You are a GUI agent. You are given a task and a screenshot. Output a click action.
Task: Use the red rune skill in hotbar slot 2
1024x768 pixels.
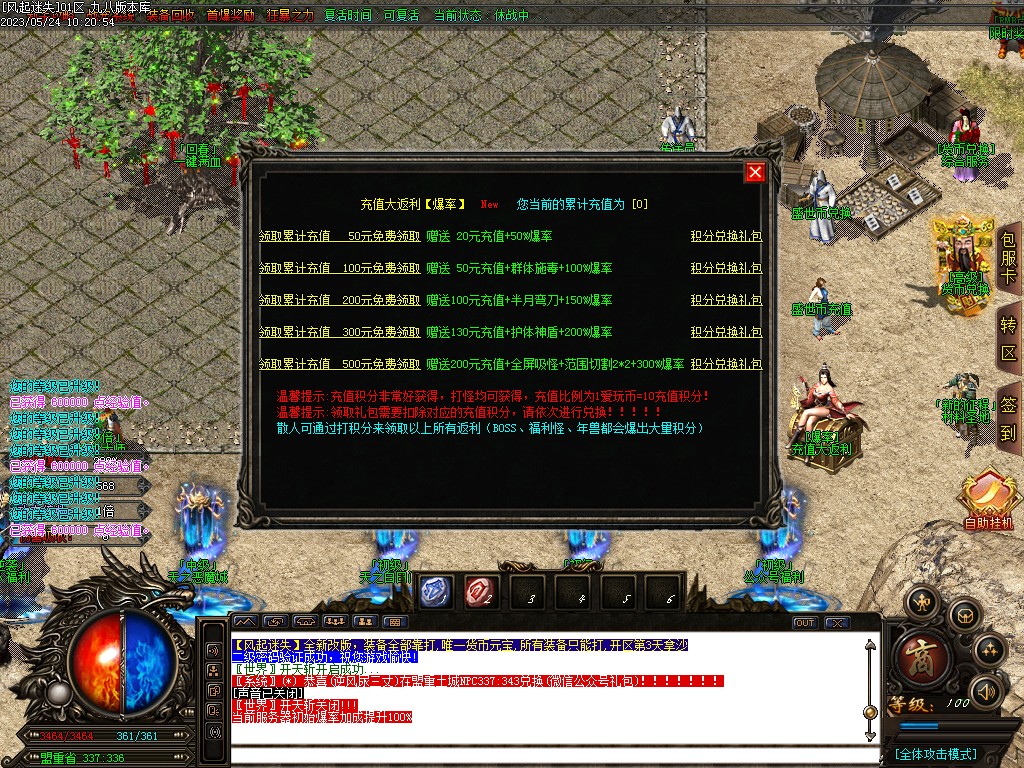pyautogui.click(x=482, y=592)
